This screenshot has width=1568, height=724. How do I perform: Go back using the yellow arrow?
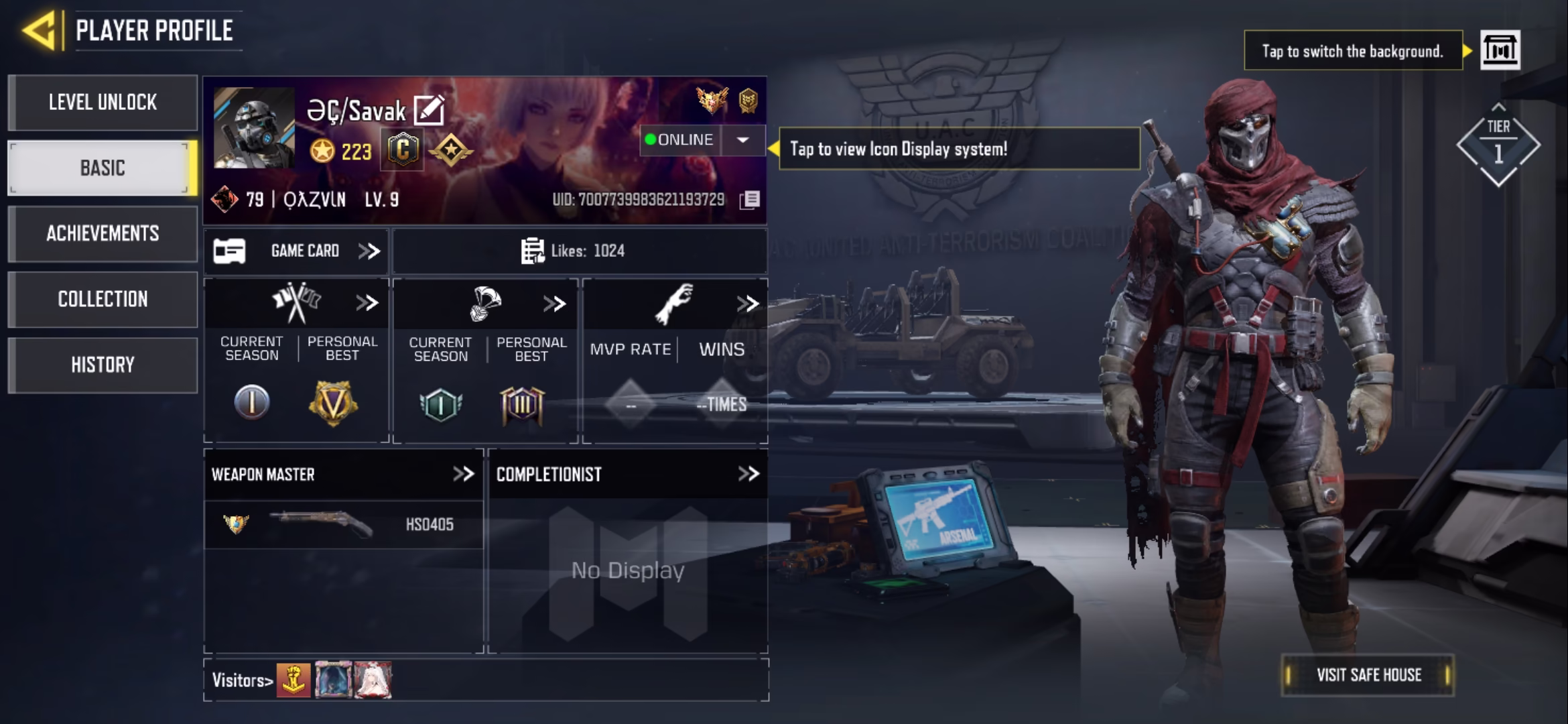coord(39,30)
